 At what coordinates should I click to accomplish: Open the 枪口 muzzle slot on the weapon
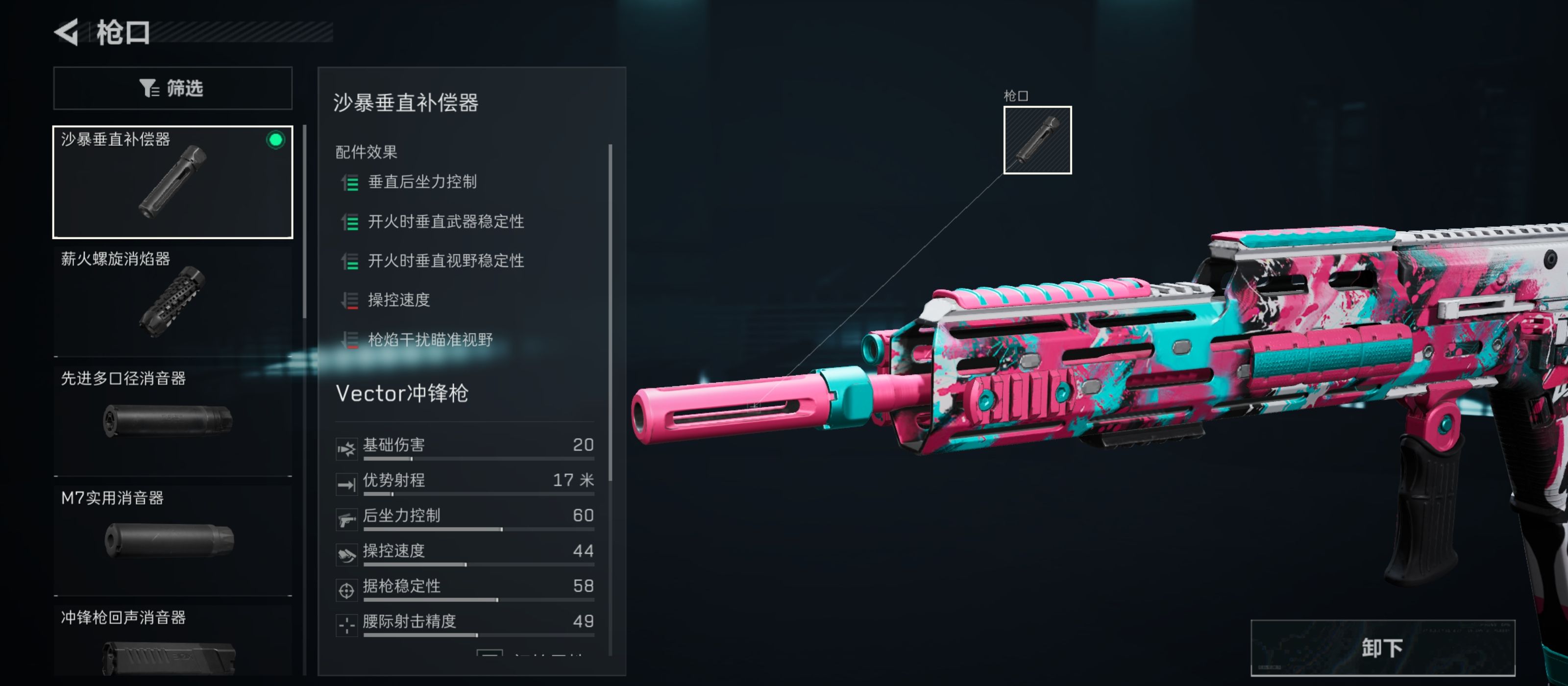point(1037,140)
